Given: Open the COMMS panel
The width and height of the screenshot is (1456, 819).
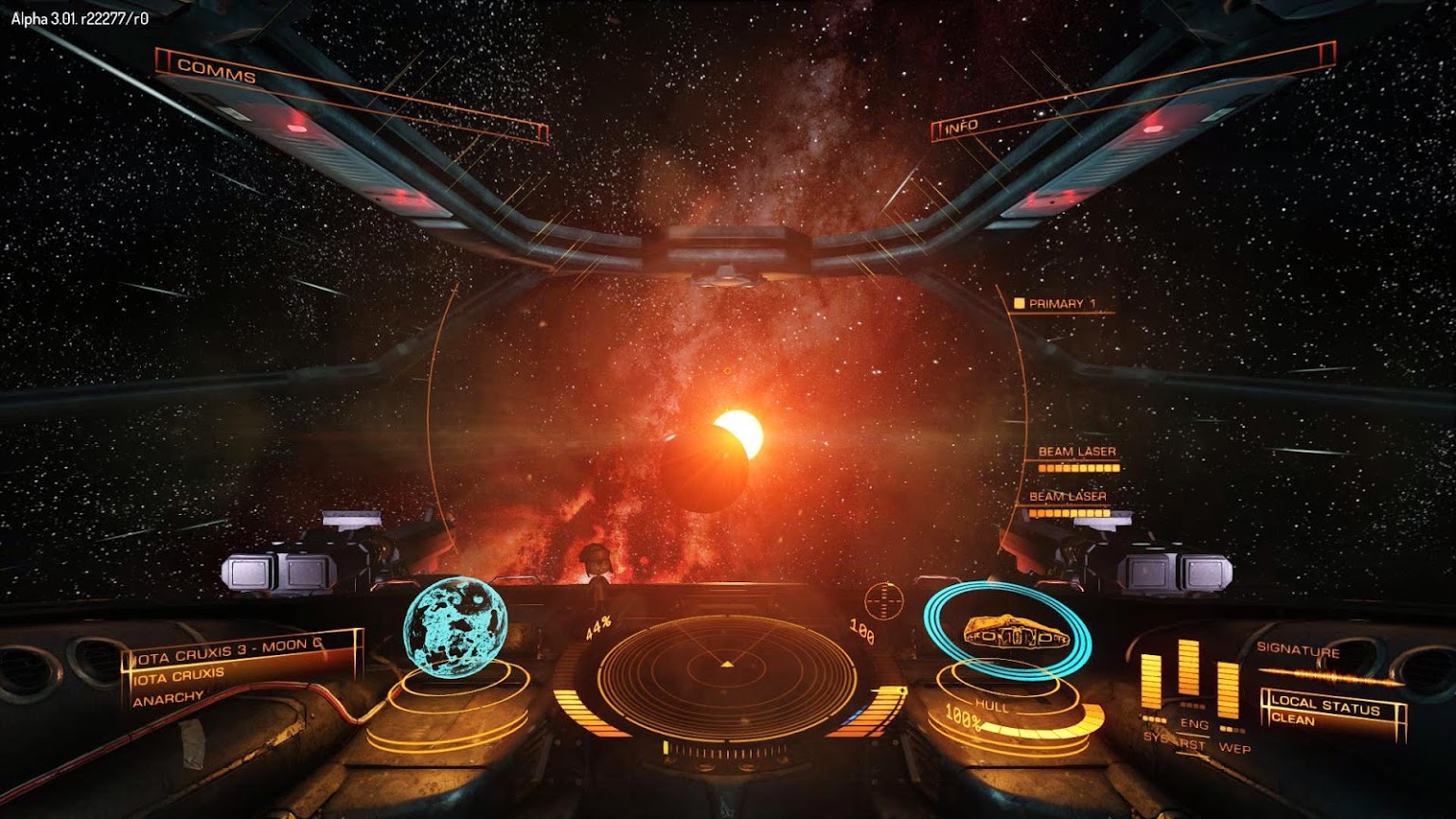Looking at the screenshot, I should point(217,71).
